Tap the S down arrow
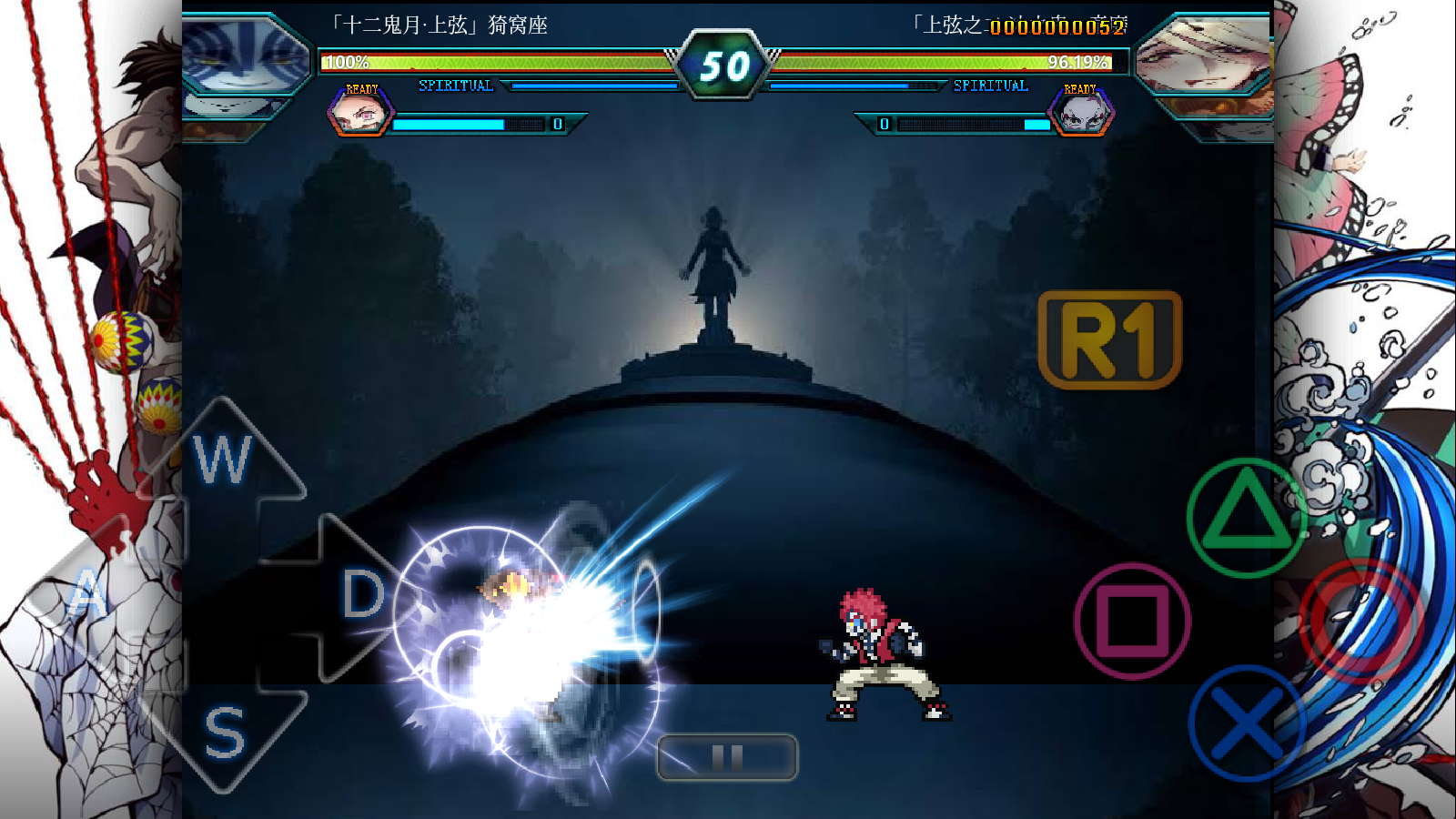1456x819 pixels. [x=223, y=733]
